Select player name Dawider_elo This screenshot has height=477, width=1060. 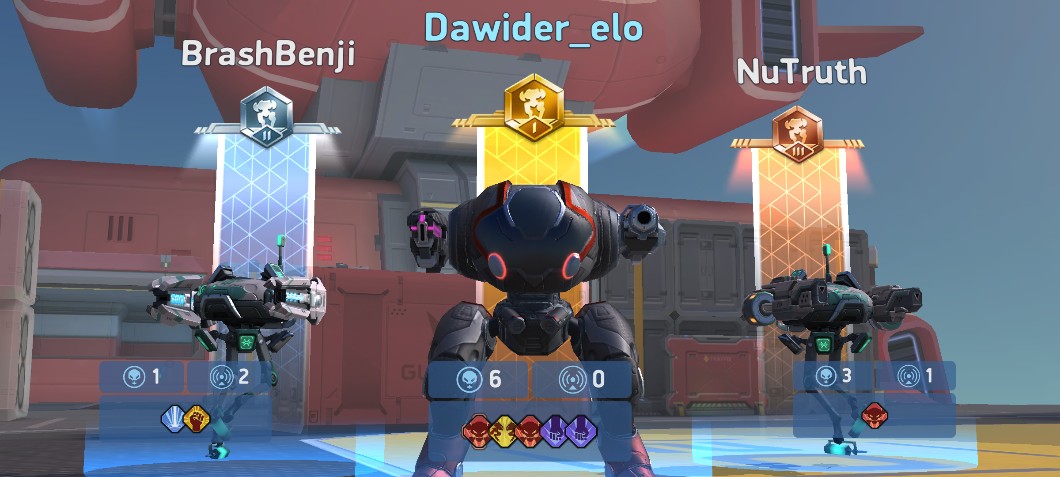coord(533,28)
